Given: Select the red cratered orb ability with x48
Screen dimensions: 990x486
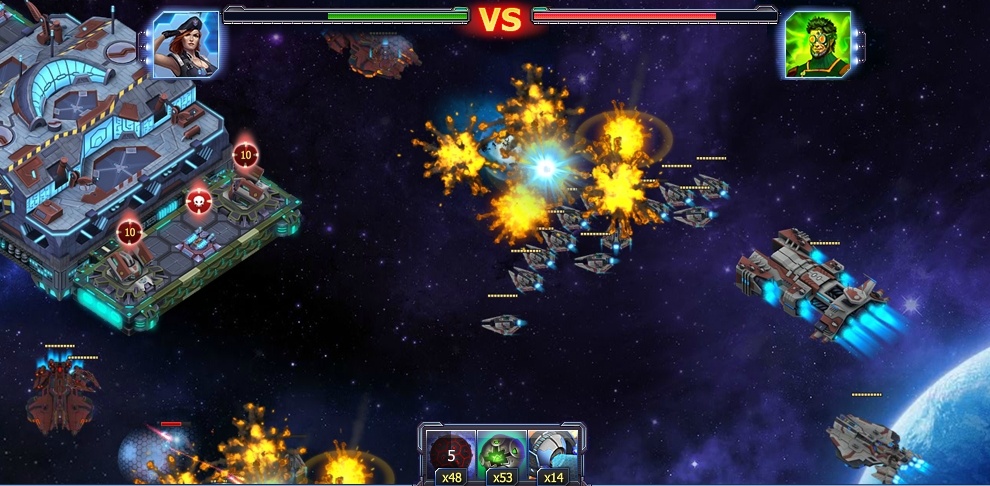Looking at the screenshot, I should point(451,456).
